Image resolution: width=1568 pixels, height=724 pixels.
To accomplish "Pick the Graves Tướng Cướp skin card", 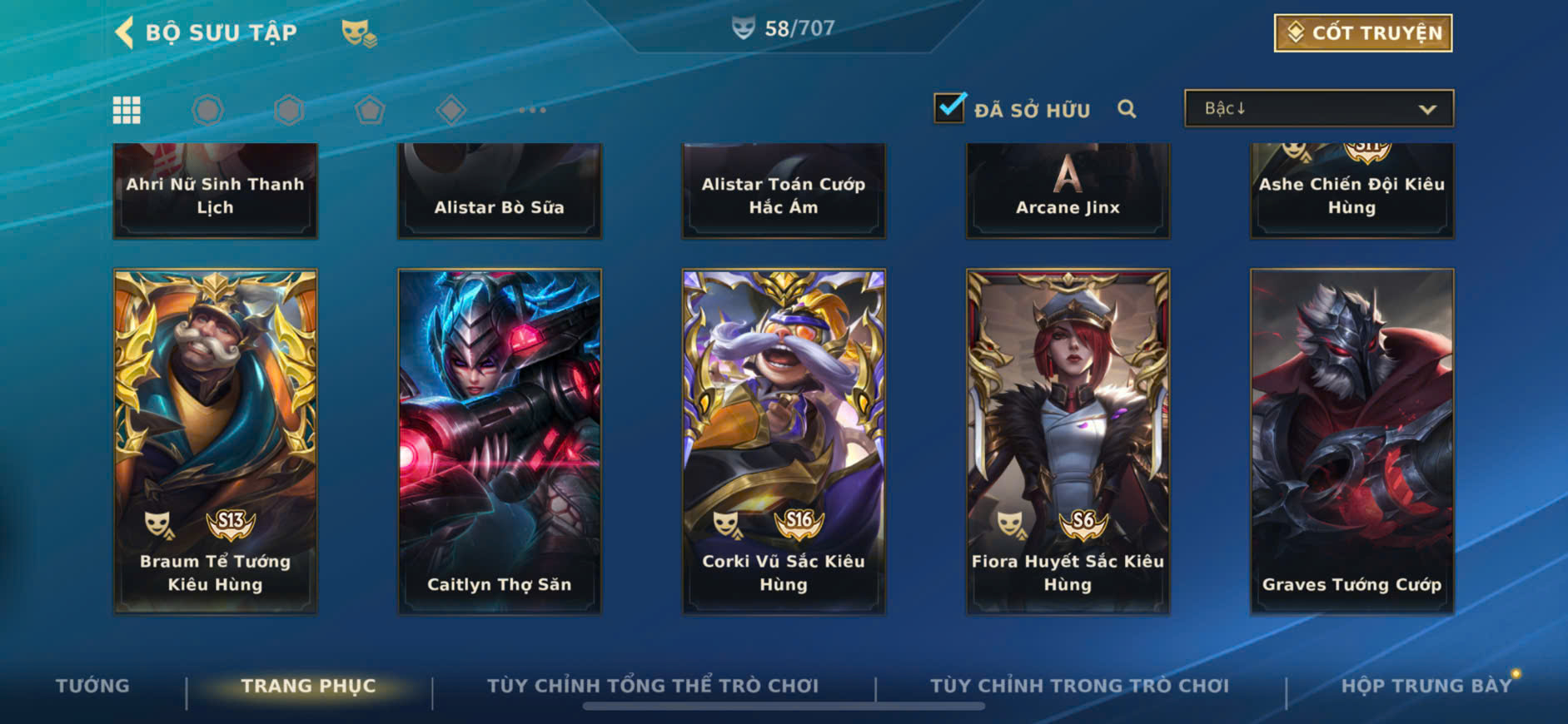I will [x=1351, y=441].
